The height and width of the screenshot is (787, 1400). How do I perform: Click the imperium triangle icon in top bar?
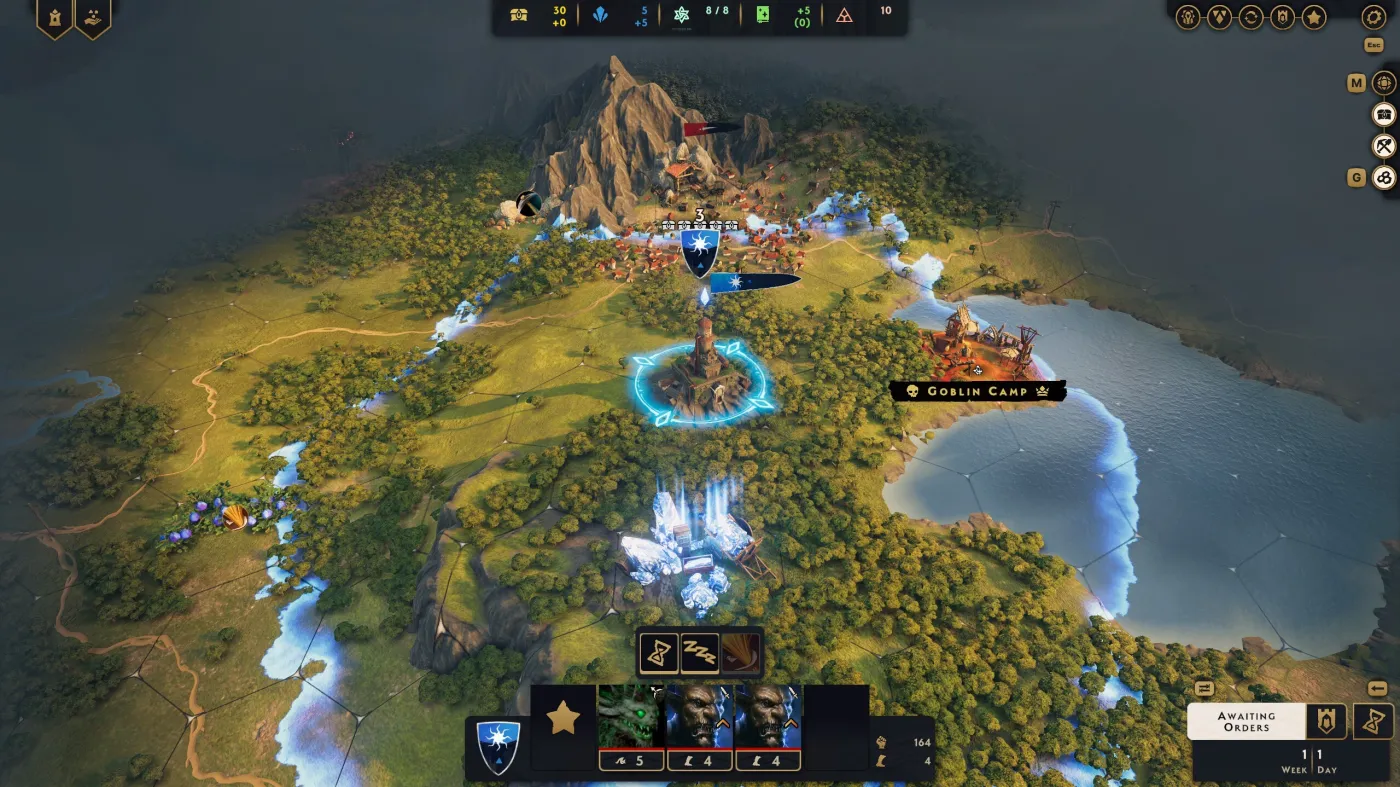click(x=843, y=16)
